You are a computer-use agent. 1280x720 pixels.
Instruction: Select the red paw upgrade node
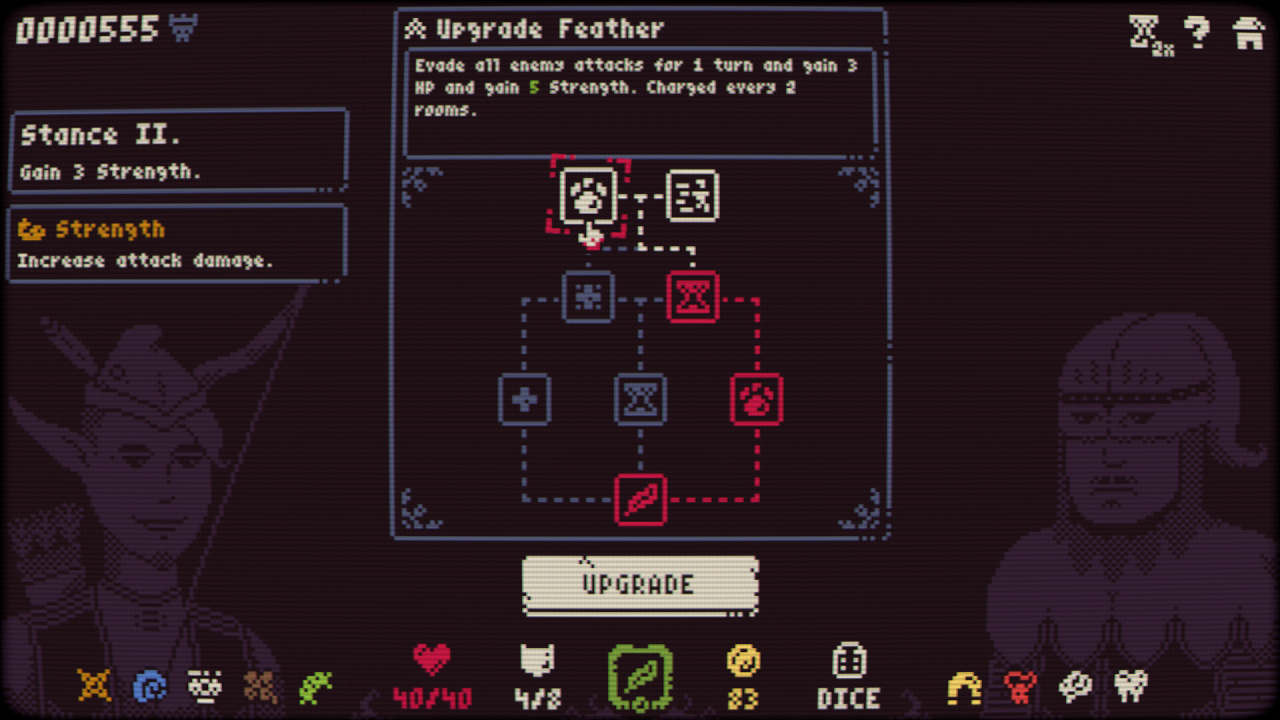(x=756, y=399)
